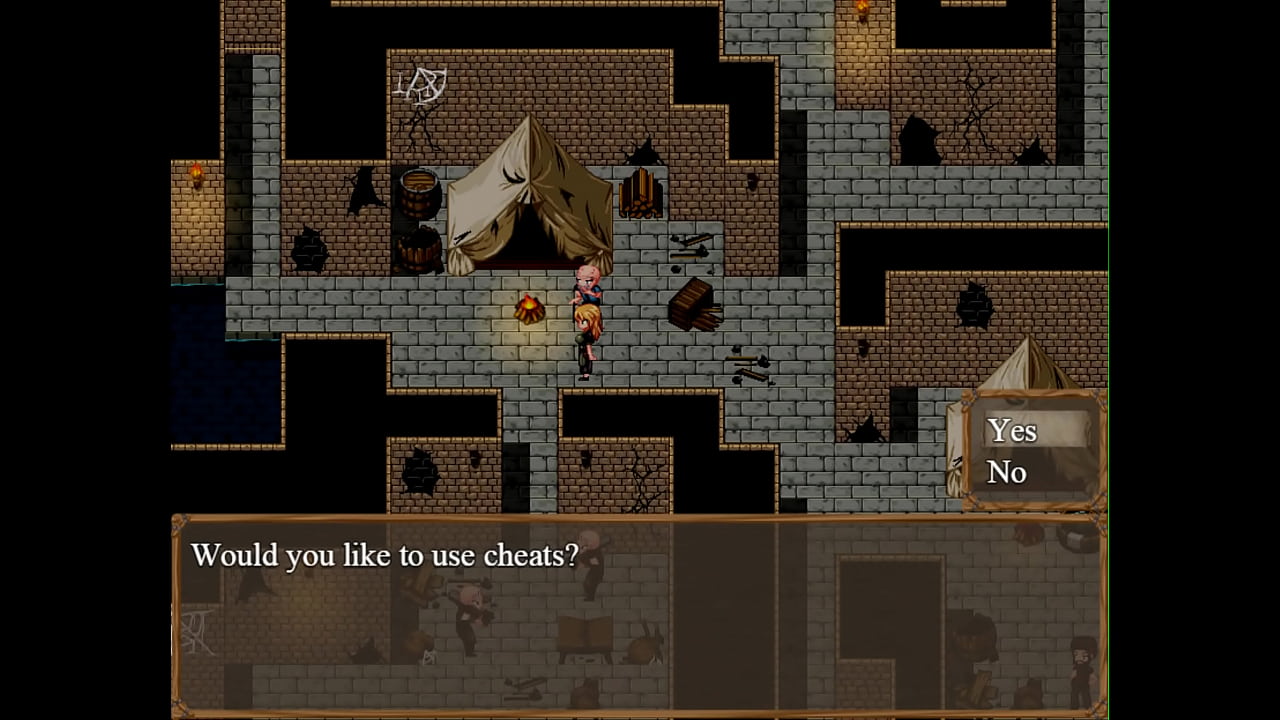
Task: Select No to decline cheats
Action: pos(1007,472)
